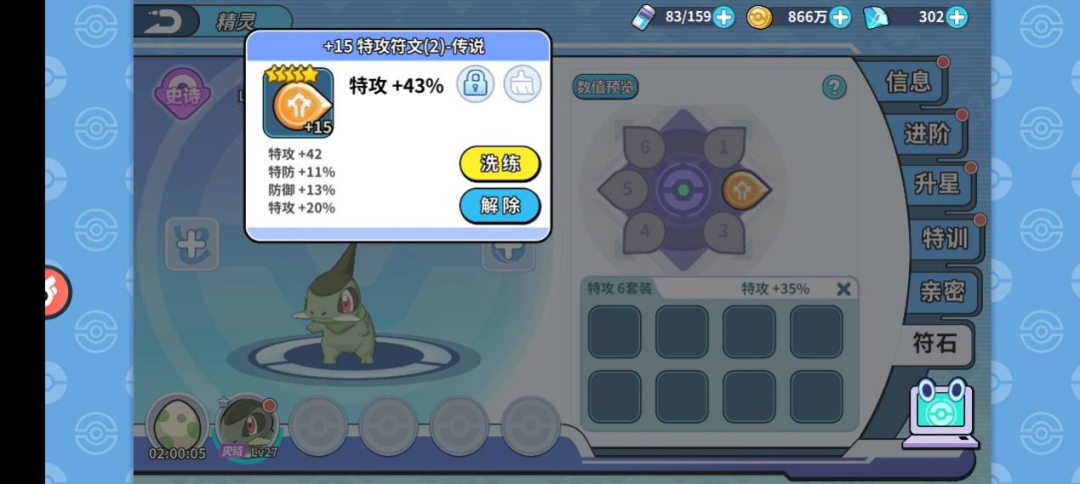Viewport: 1080px width, 484px height.
Task: Click the broom clean icon
Action: 522,84
